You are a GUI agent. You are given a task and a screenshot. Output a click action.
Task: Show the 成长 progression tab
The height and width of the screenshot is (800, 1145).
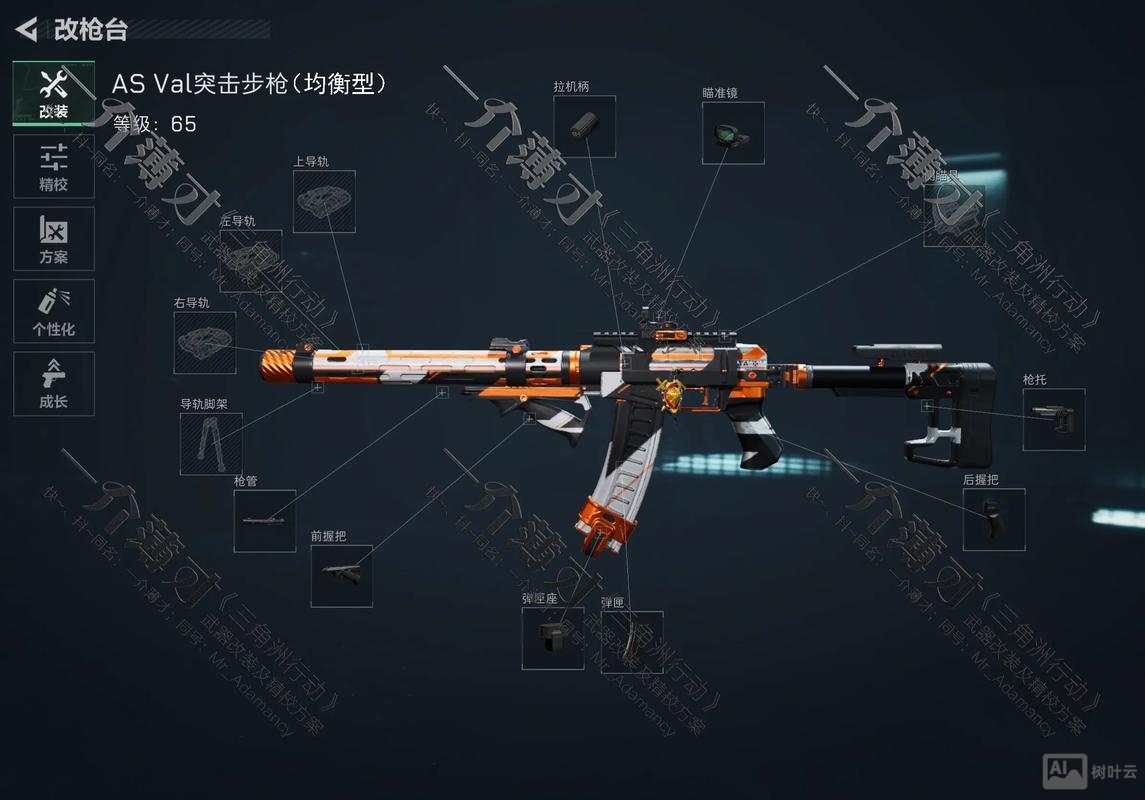54,384
